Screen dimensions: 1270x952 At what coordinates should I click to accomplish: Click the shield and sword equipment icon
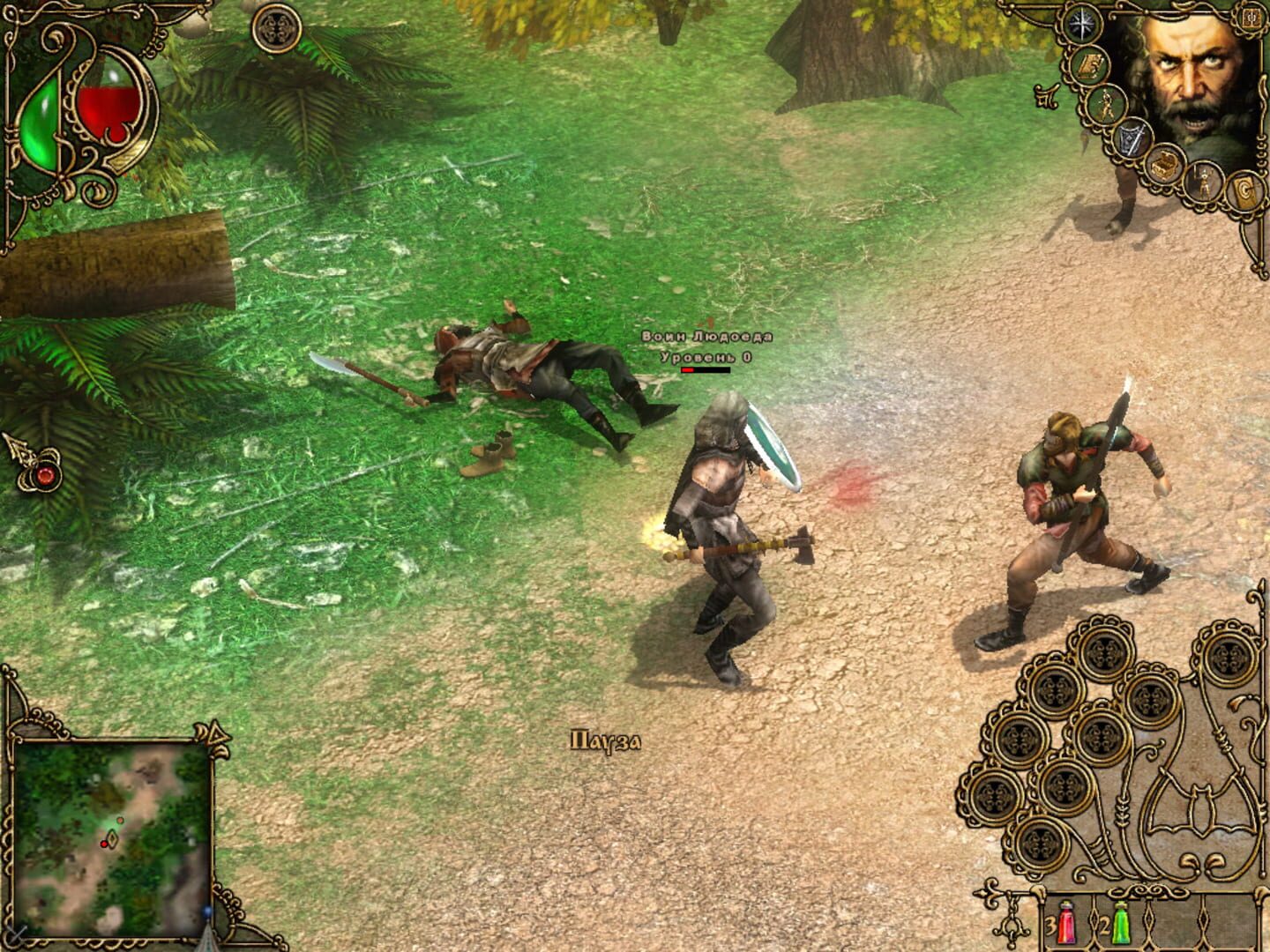(1132, 138)
